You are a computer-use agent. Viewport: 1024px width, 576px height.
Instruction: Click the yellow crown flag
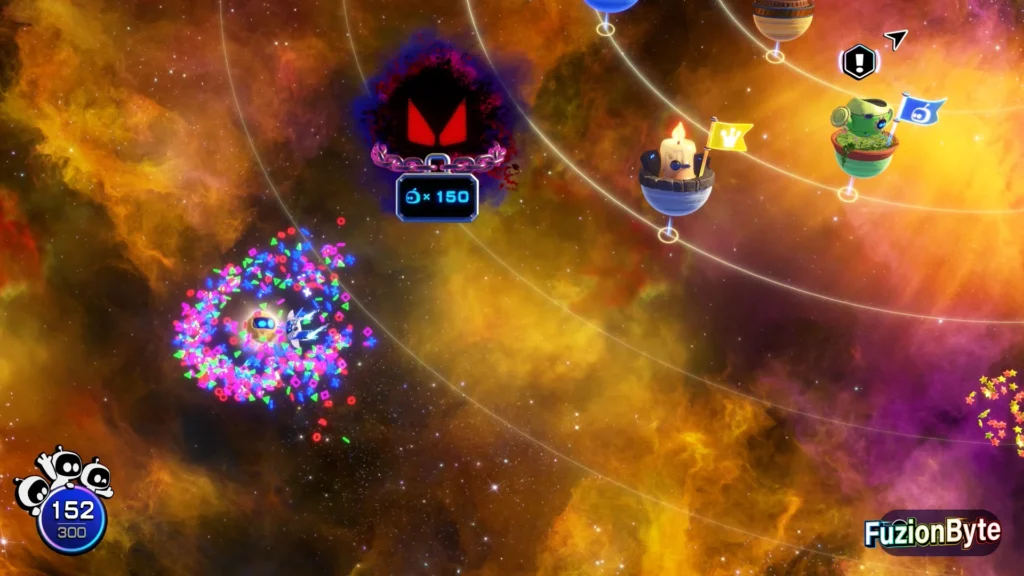731,136
